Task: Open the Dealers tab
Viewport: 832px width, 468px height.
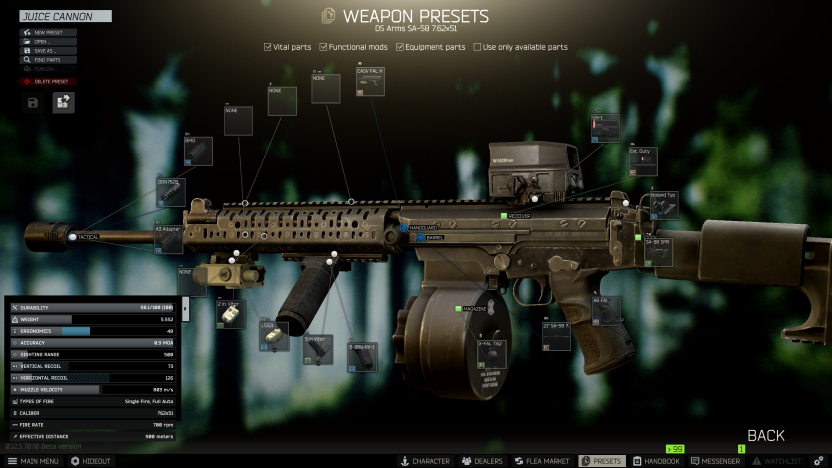Action: [482, 461]
